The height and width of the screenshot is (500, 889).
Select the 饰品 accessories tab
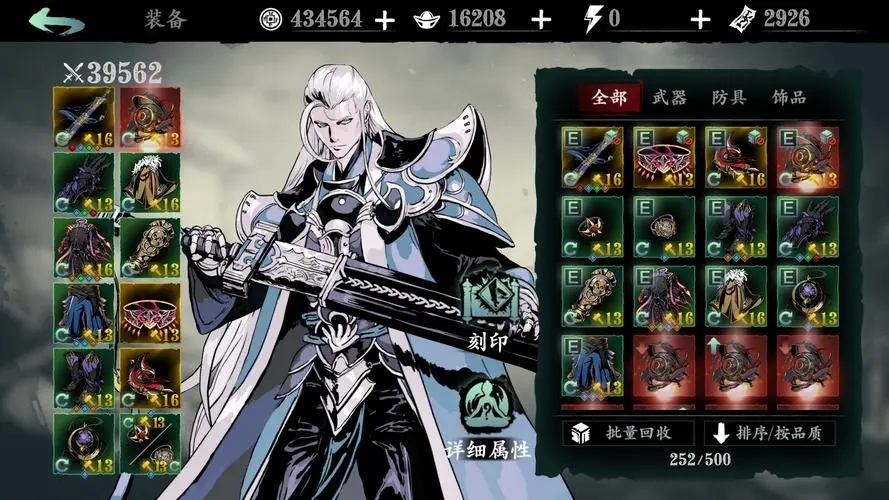[x=789, y=97]
